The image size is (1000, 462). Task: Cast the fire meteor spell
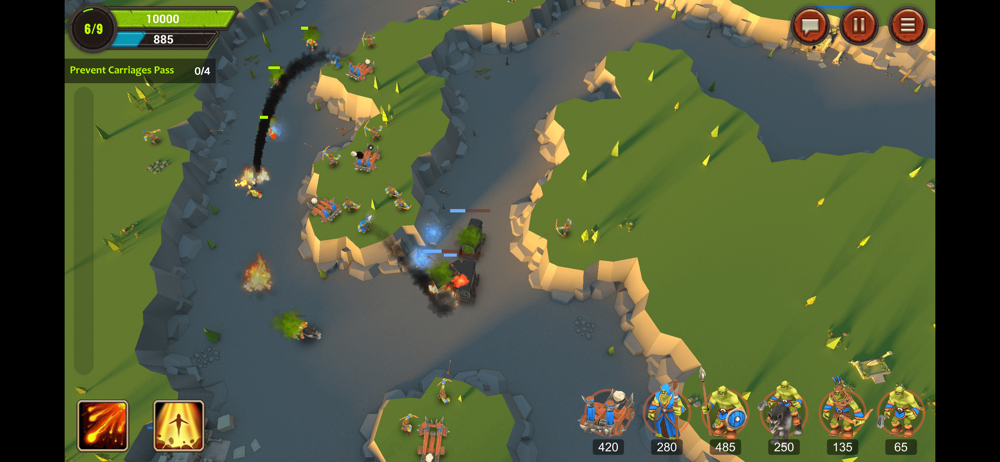coord(103,425)
